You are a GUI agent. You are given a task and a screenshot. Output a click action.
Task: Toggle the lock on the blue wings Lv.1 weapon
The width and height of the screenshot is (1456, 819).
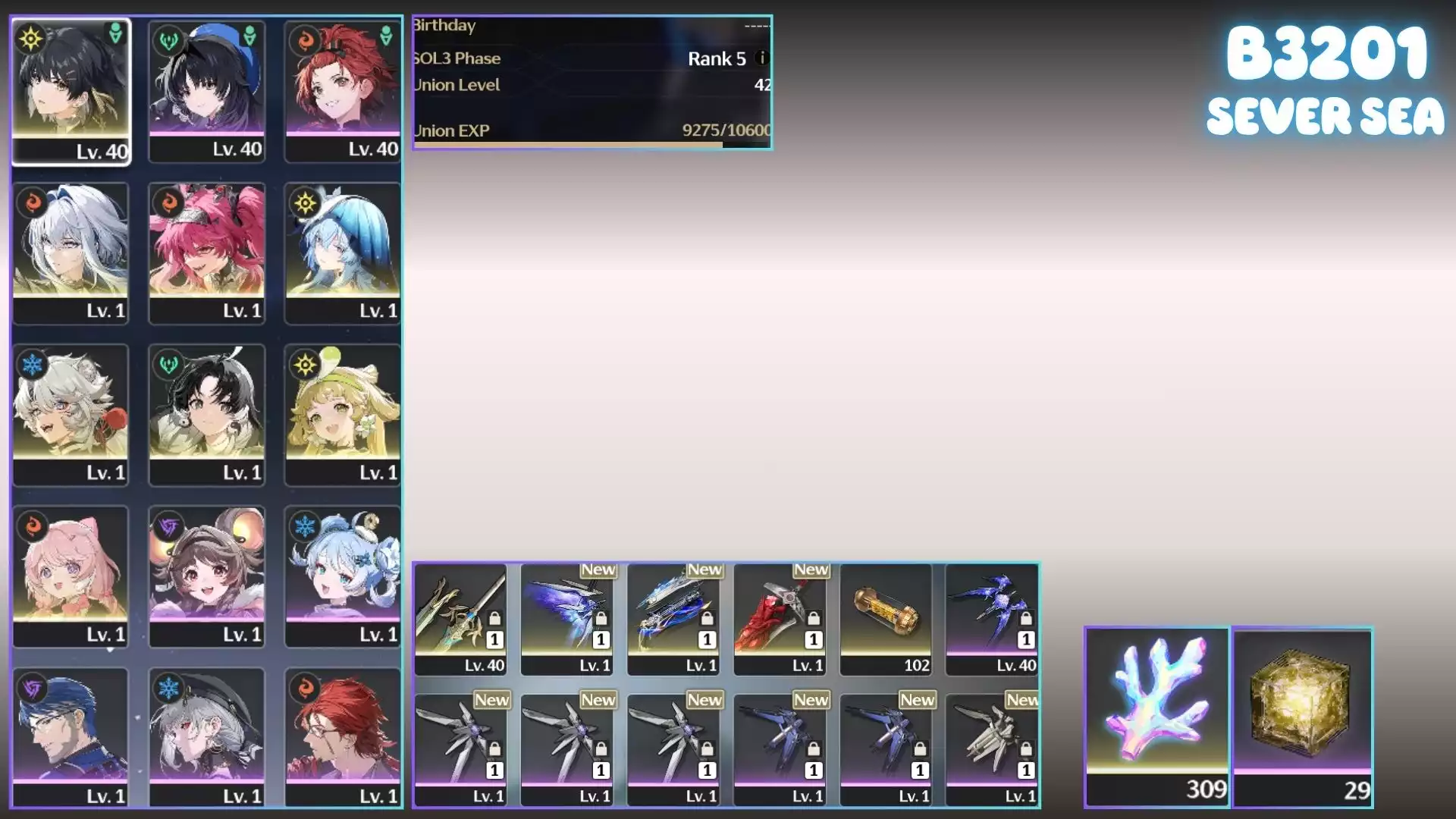(601, 618)
